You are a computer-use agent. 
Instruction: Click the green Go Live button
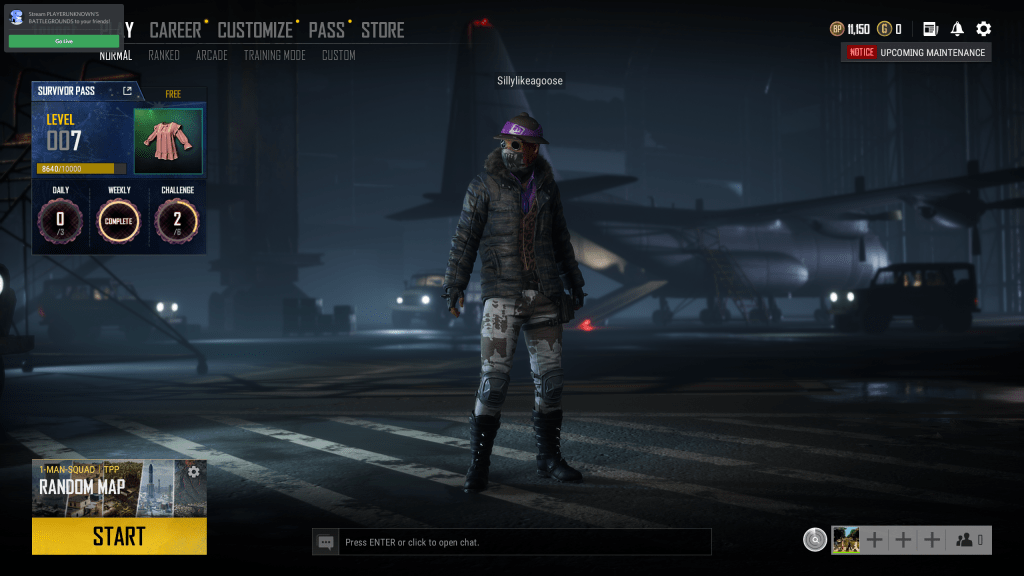[64, 41]
